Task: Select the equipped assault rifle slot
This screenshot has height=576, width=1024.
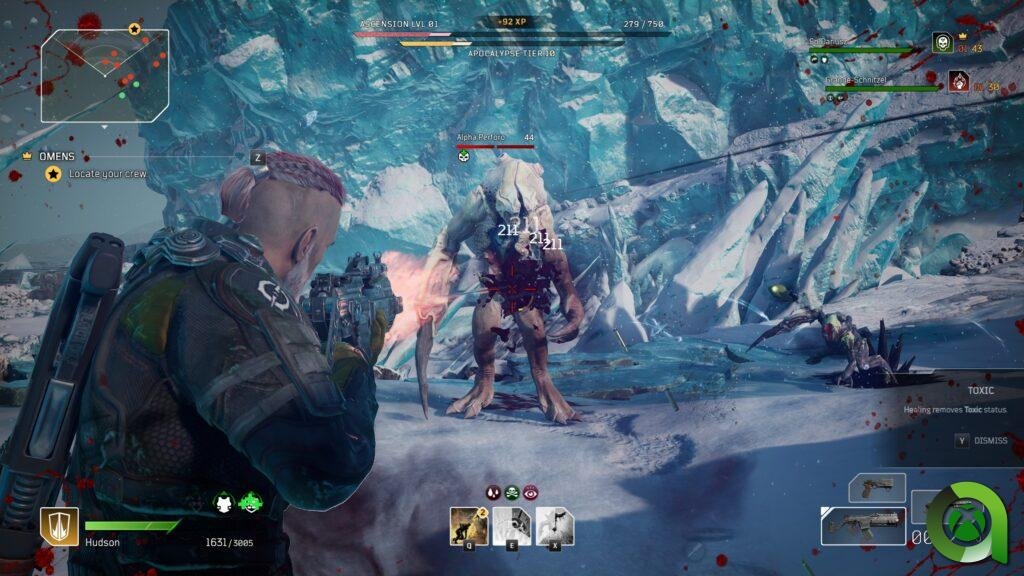Action: [x=863, y=525]
